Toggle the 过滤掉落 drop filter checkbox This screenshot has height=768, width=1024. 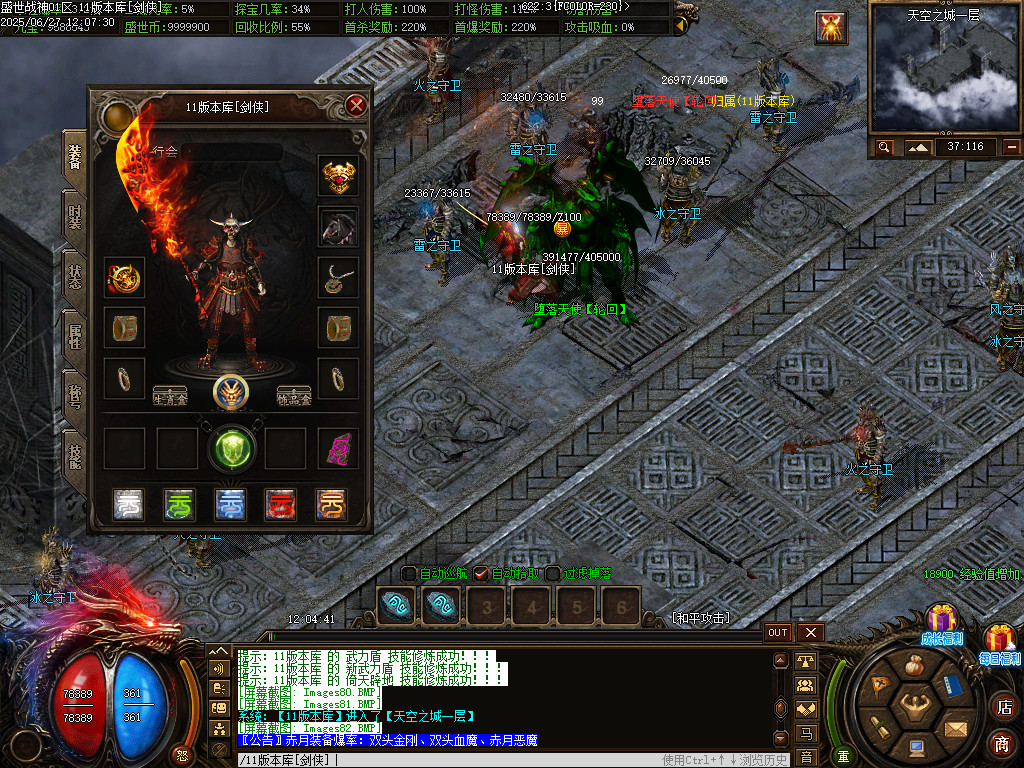pos(553,574)
